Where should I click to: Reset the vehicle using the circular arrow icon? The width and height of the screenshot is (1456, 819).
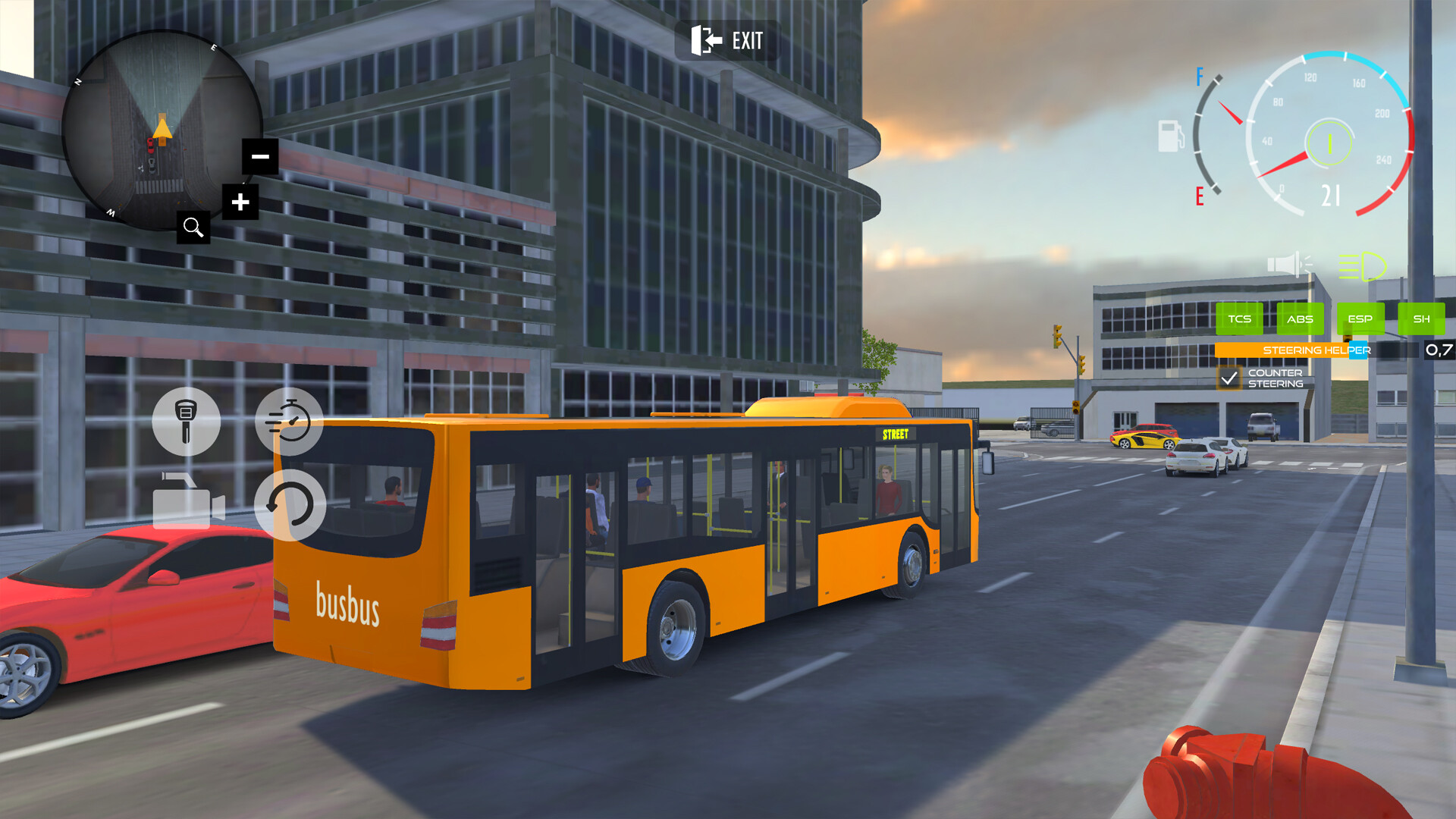[290, 504]
